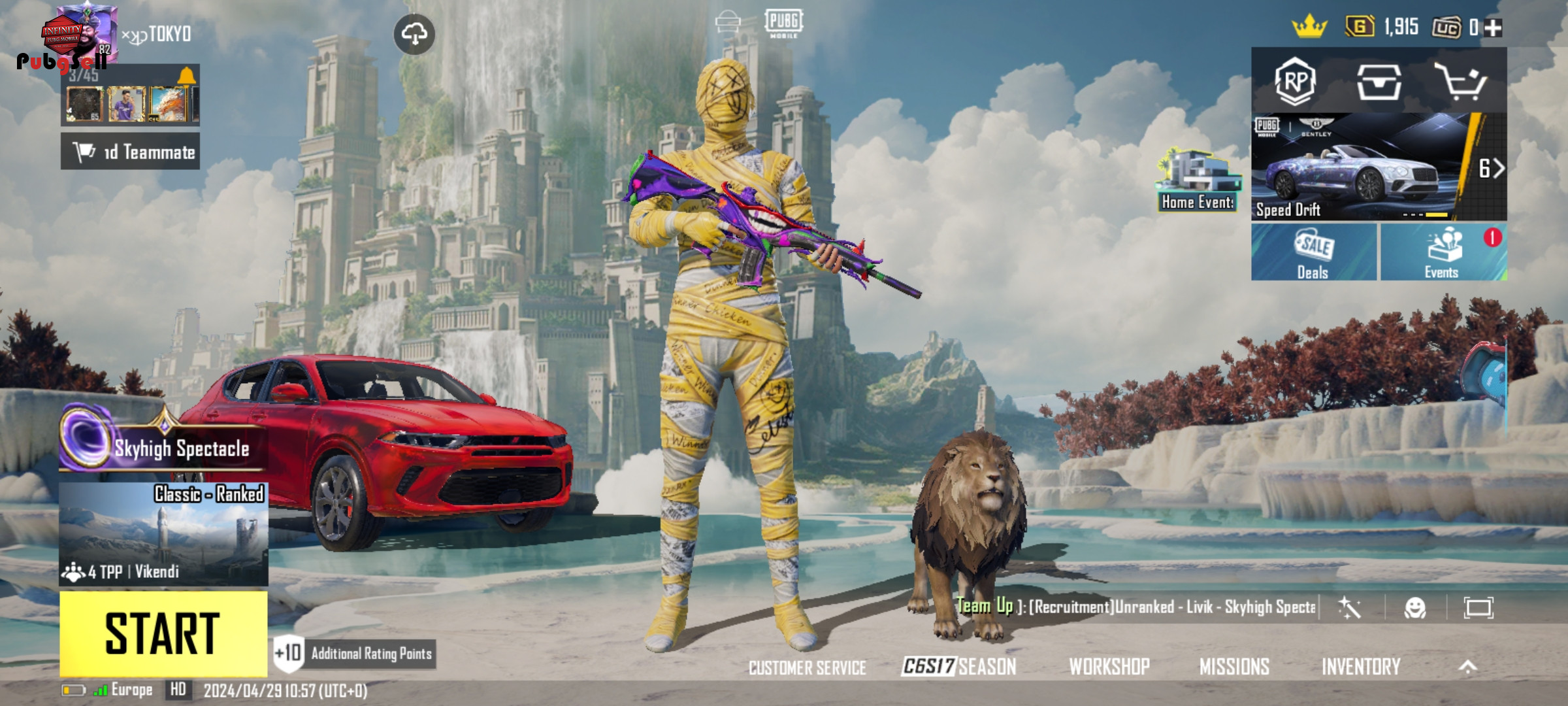Screen dimensions: 1568x706
Task: Add UC with the plus button
Action: click(1494, 27)
